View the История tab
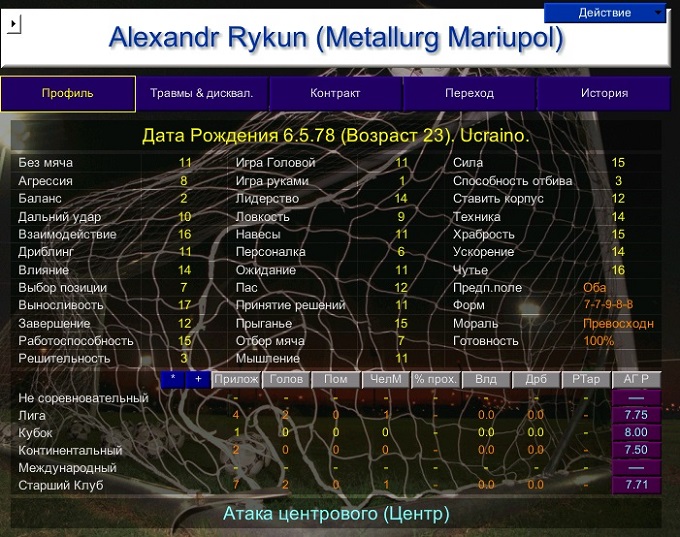680x537 pixels. tap(604, 94)
